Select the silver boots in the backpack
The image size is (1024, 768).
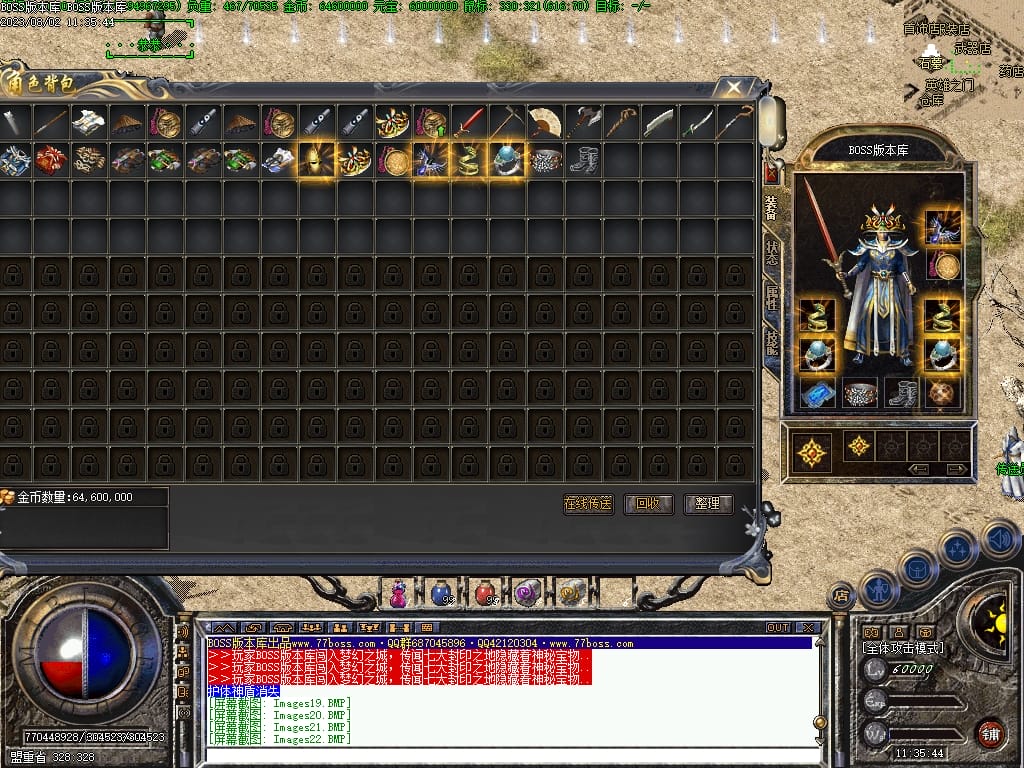[582, 160]
